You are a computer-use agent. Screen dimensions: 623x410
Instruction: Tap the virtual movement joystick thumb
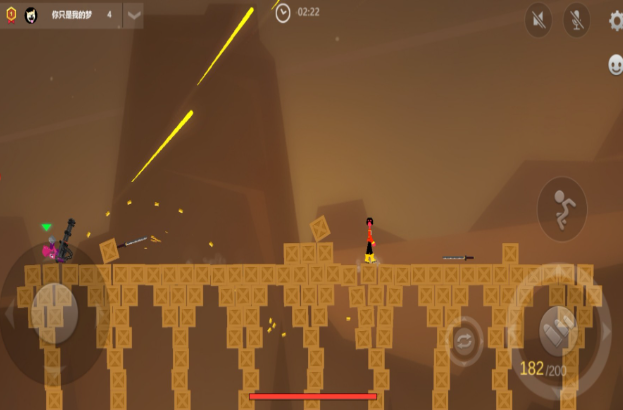tap(50, 313)
